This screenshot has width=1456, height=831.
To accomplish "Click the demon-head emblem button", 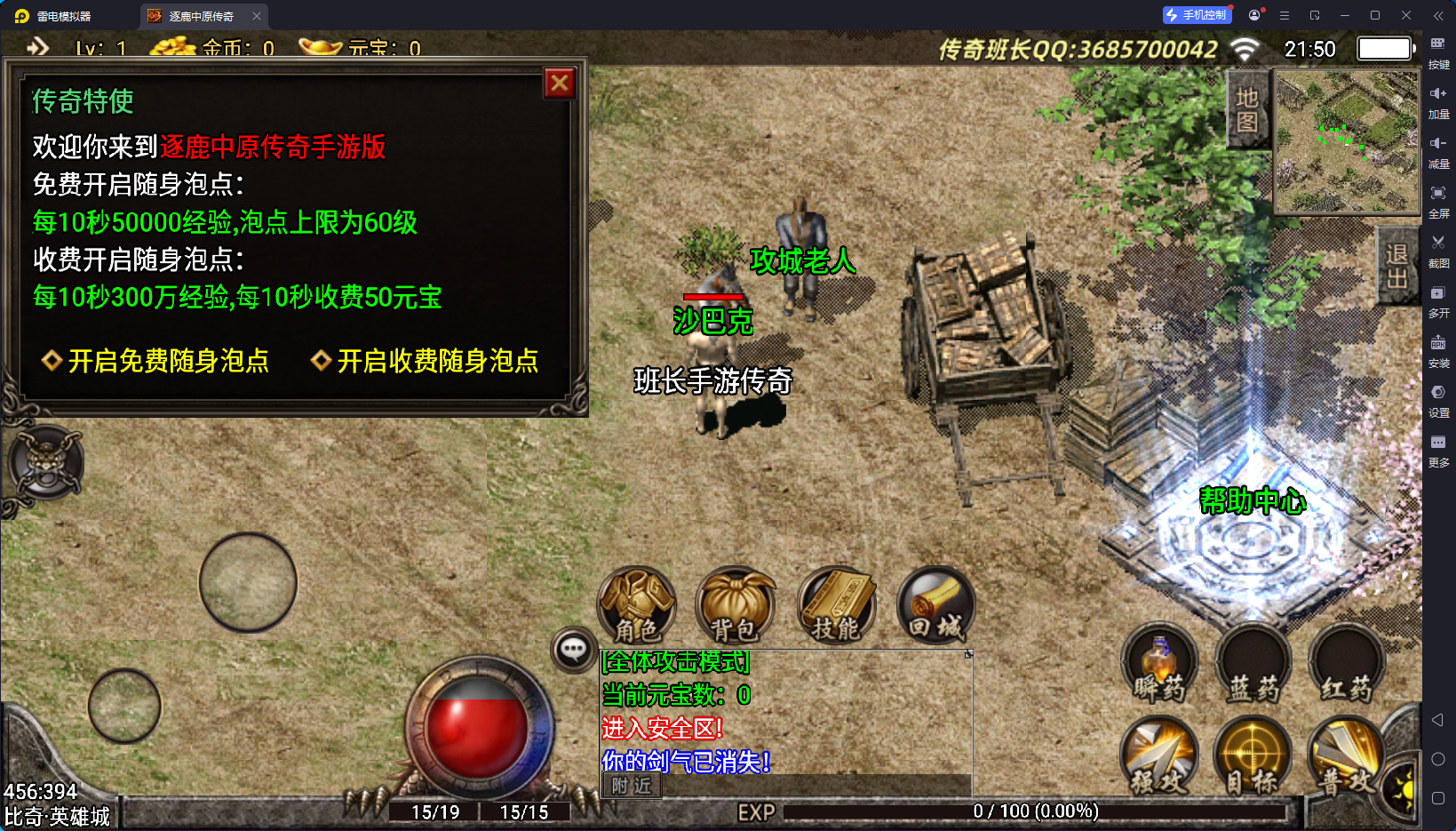I will [47, 463].
